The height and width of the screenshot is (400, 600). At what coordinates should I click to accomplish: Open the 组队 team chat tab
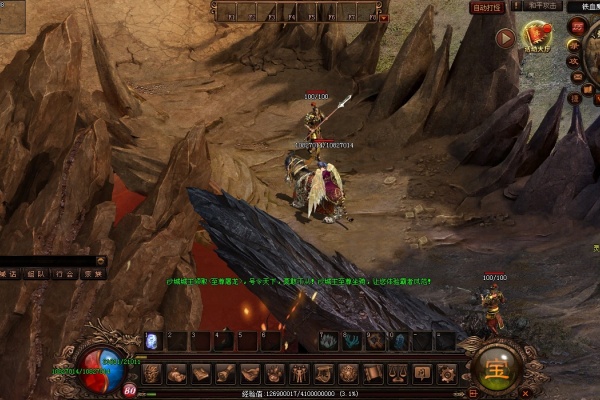click(x=36, y=273)
